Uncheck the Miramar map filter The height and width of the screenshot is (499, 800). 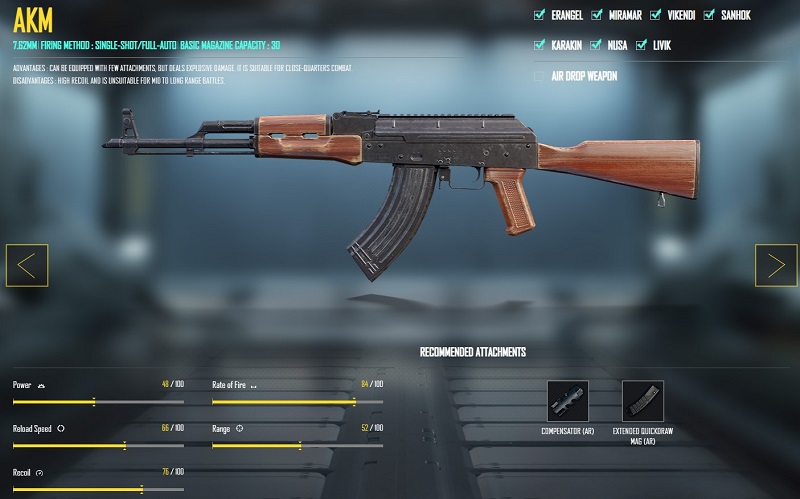coord(597,15)
